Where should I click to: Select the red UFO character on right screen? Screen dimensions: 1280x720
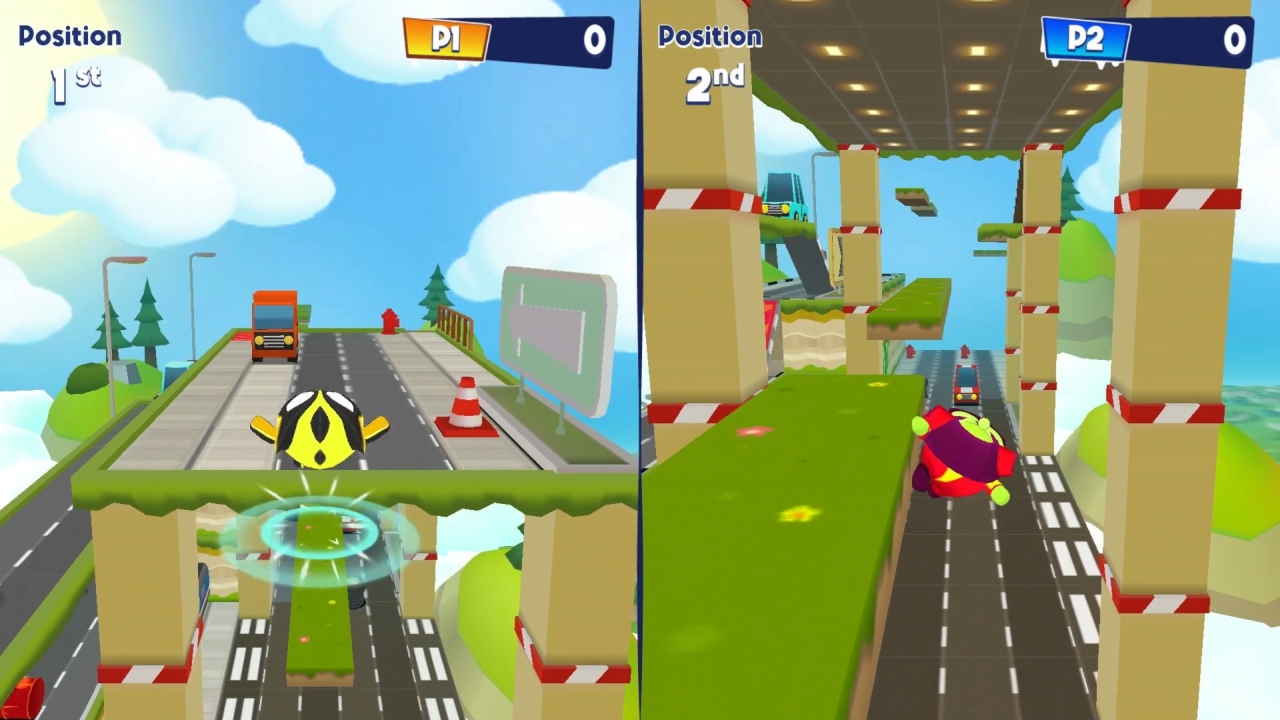960,455
